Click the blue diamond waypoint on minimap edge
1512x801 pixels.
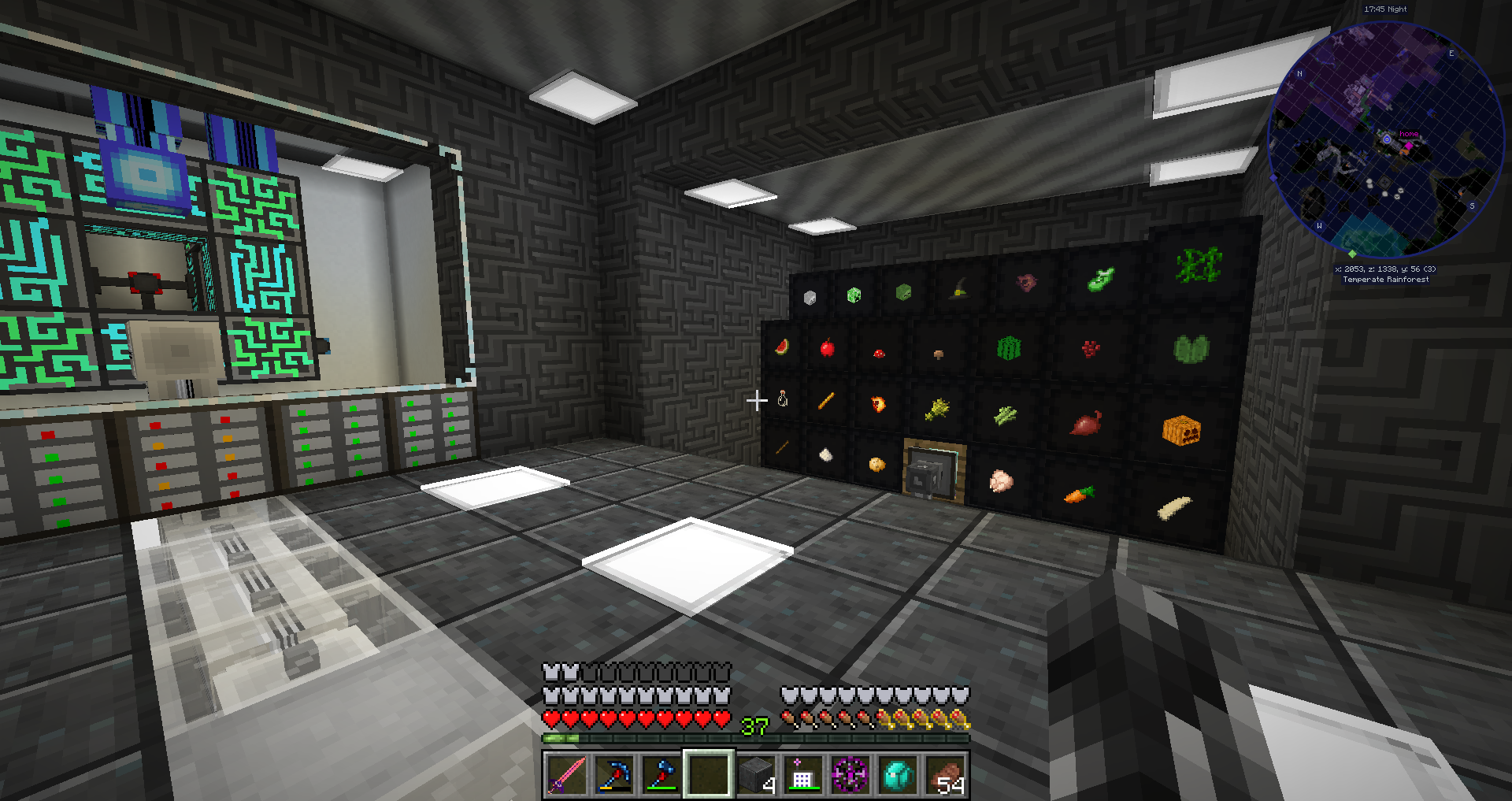tap(1273, 178)
